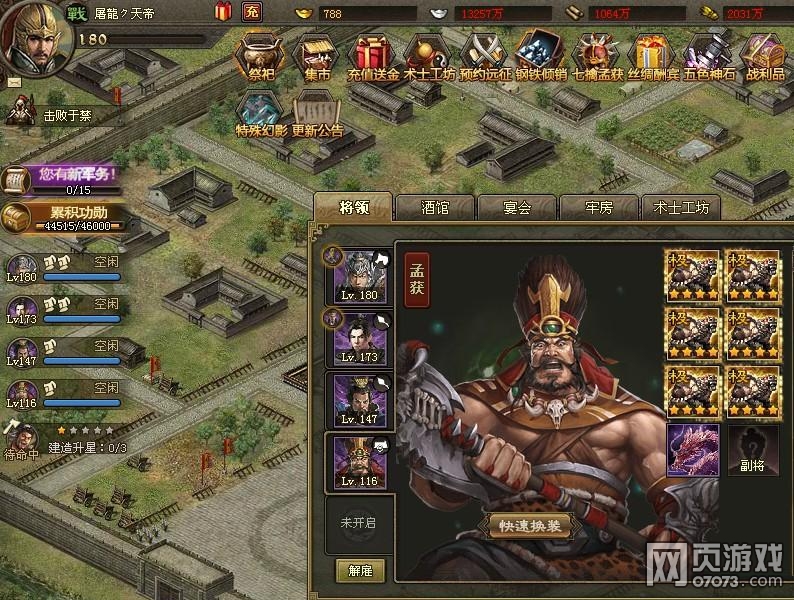This screenshot has height=600, width=794.
Task: Open the 祭祀 icon
Action: coord(263,57)
